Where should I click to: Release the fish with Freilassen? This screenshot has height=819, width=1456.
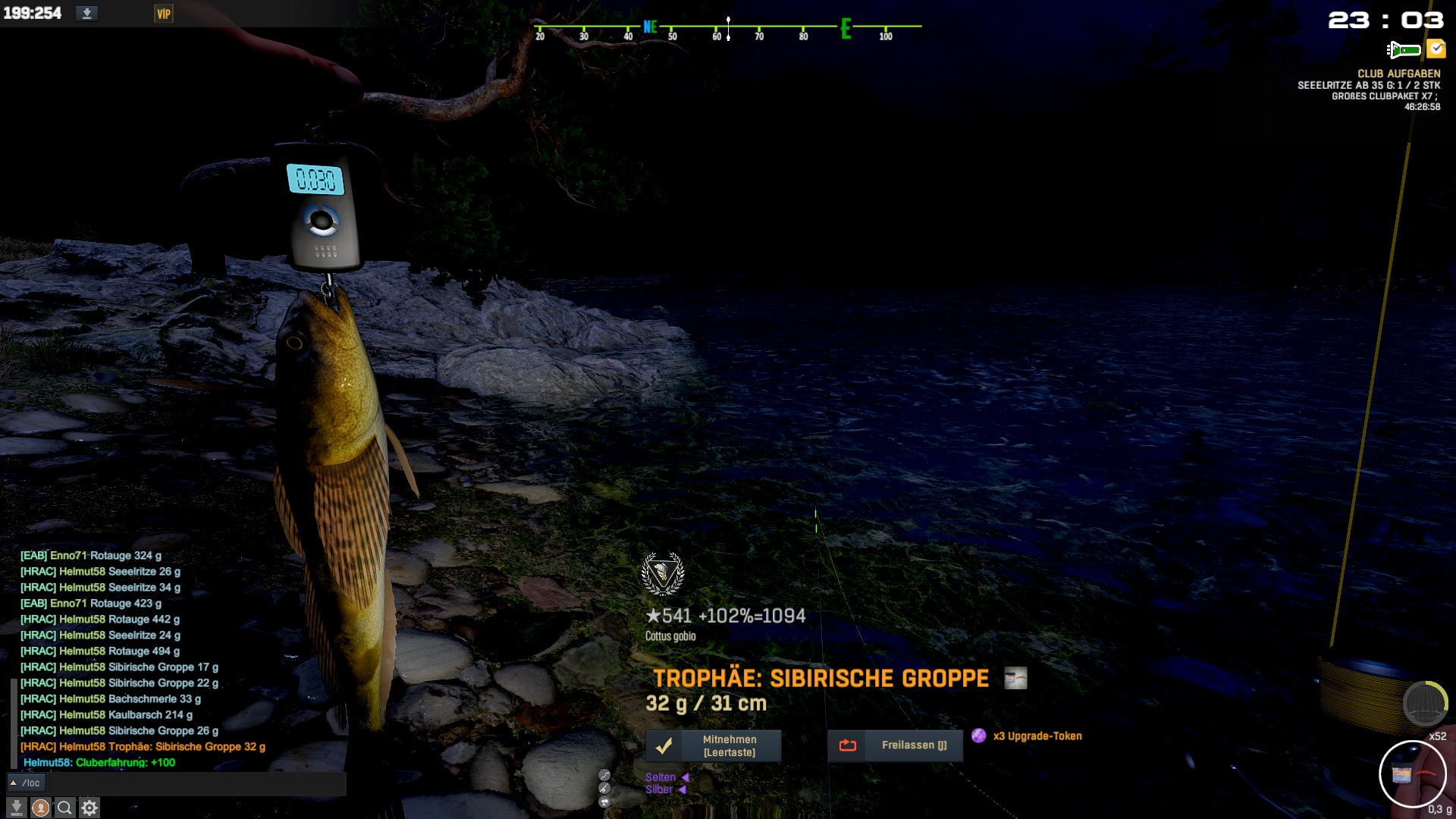tap(895, 745)
